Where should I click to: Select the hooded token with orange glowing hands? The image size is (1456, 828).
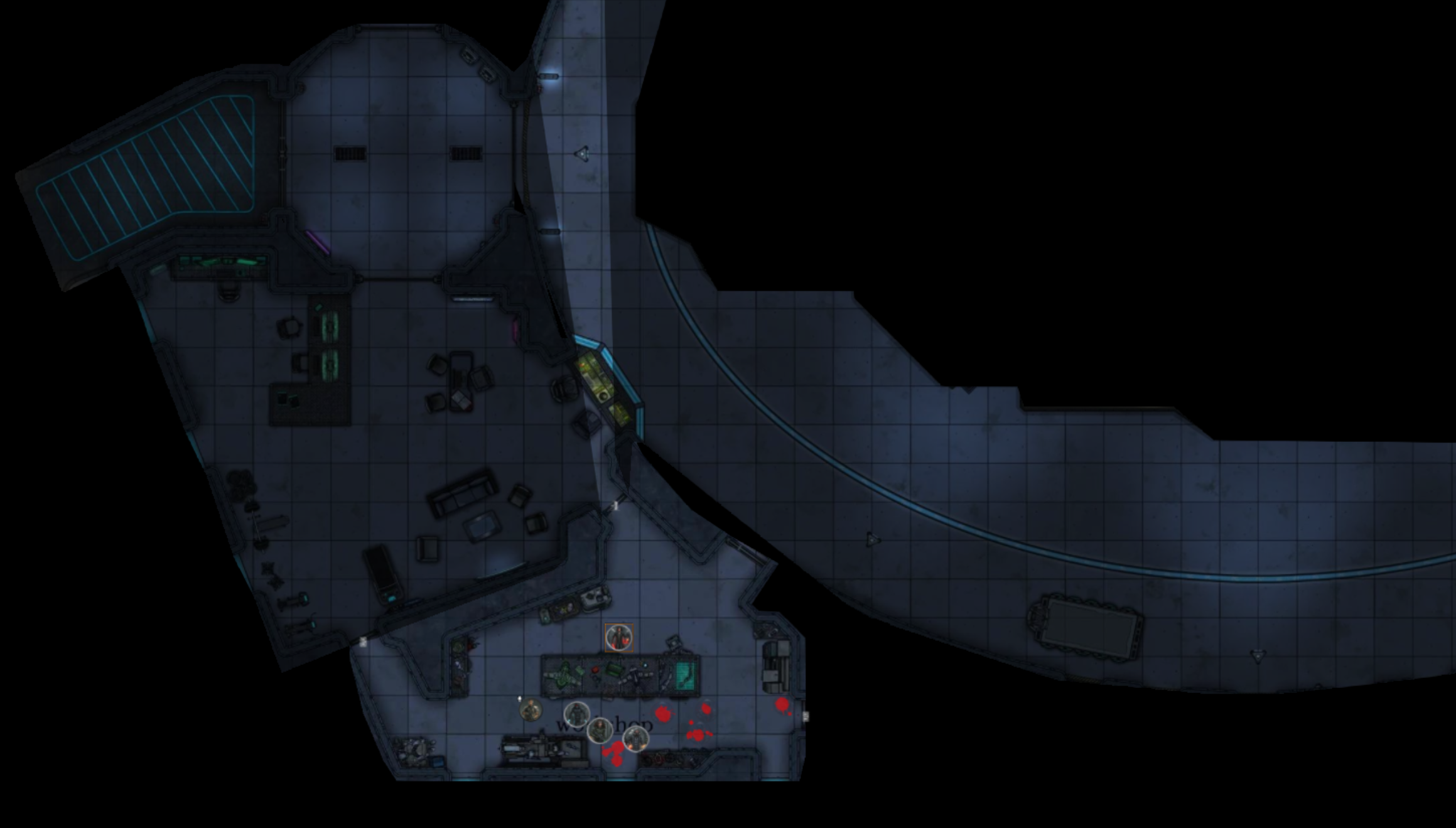[635, 739]
